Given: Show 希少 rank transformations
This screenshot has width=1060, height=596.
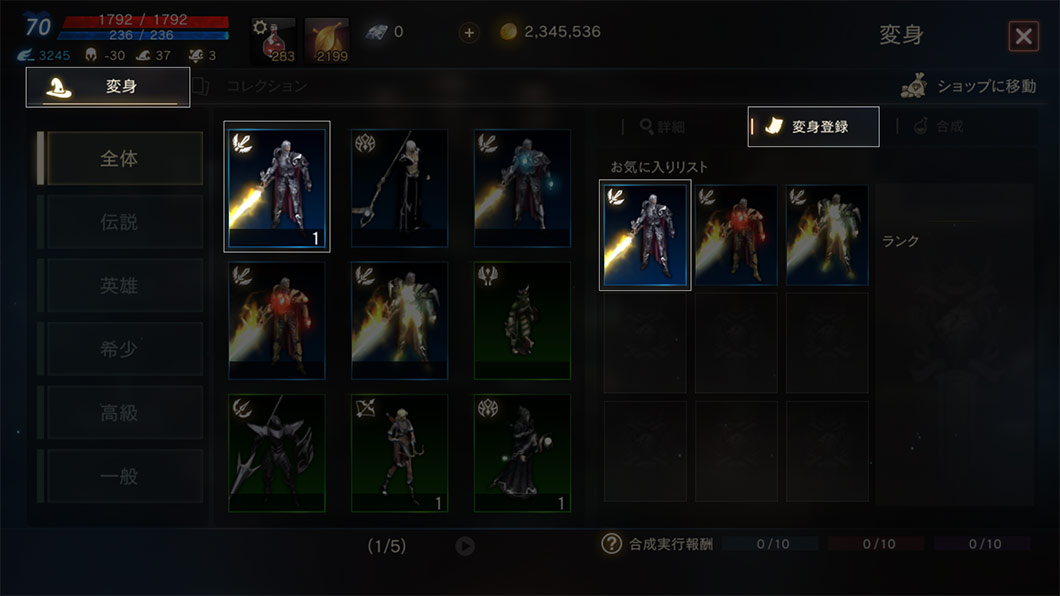Looking at the screenshot, I should 120,349.
